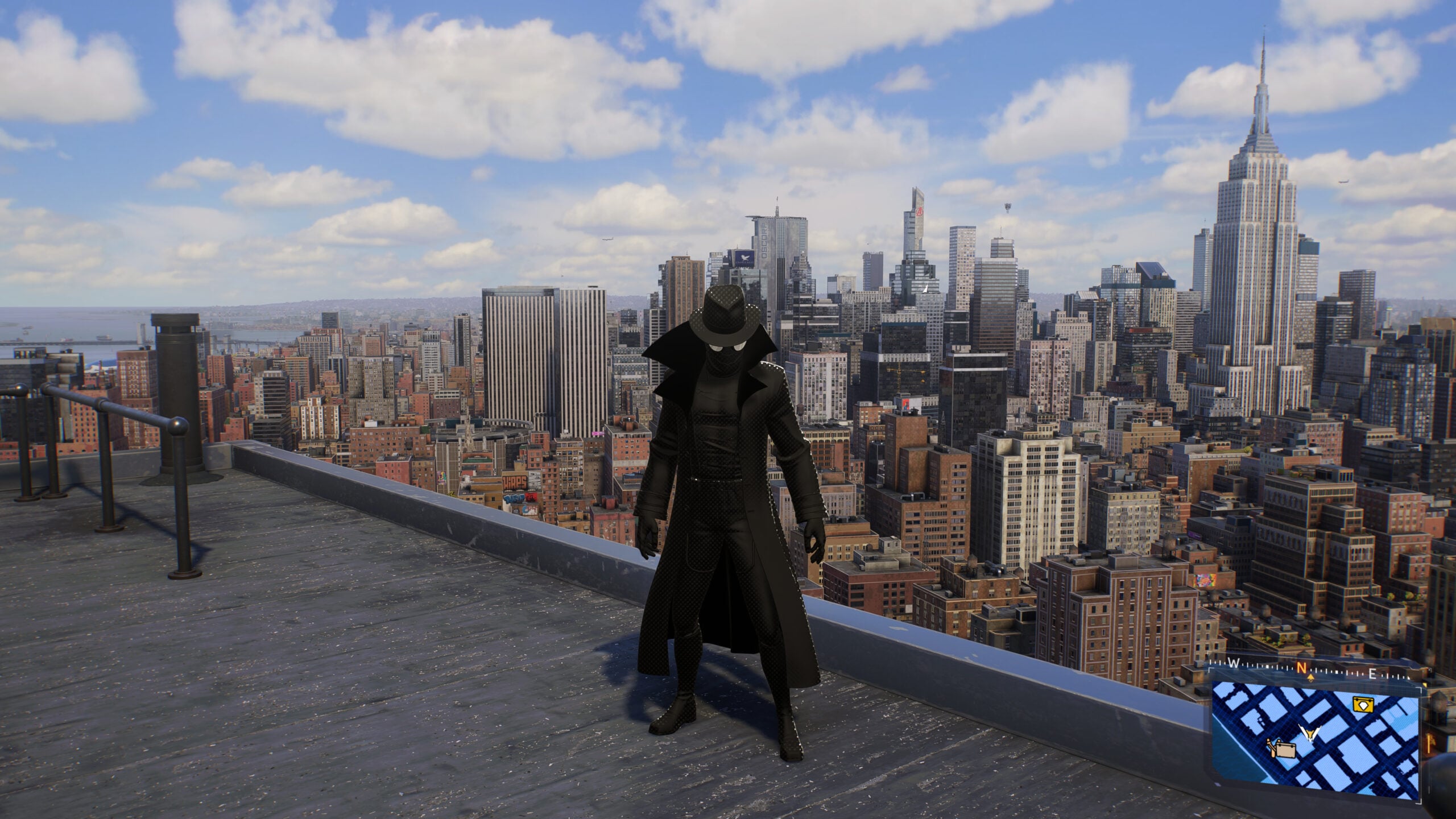Click the red Avengers A logo on the tower
Image resolution: width=1456 pixels, height=819 pixels.
(920, 212)
